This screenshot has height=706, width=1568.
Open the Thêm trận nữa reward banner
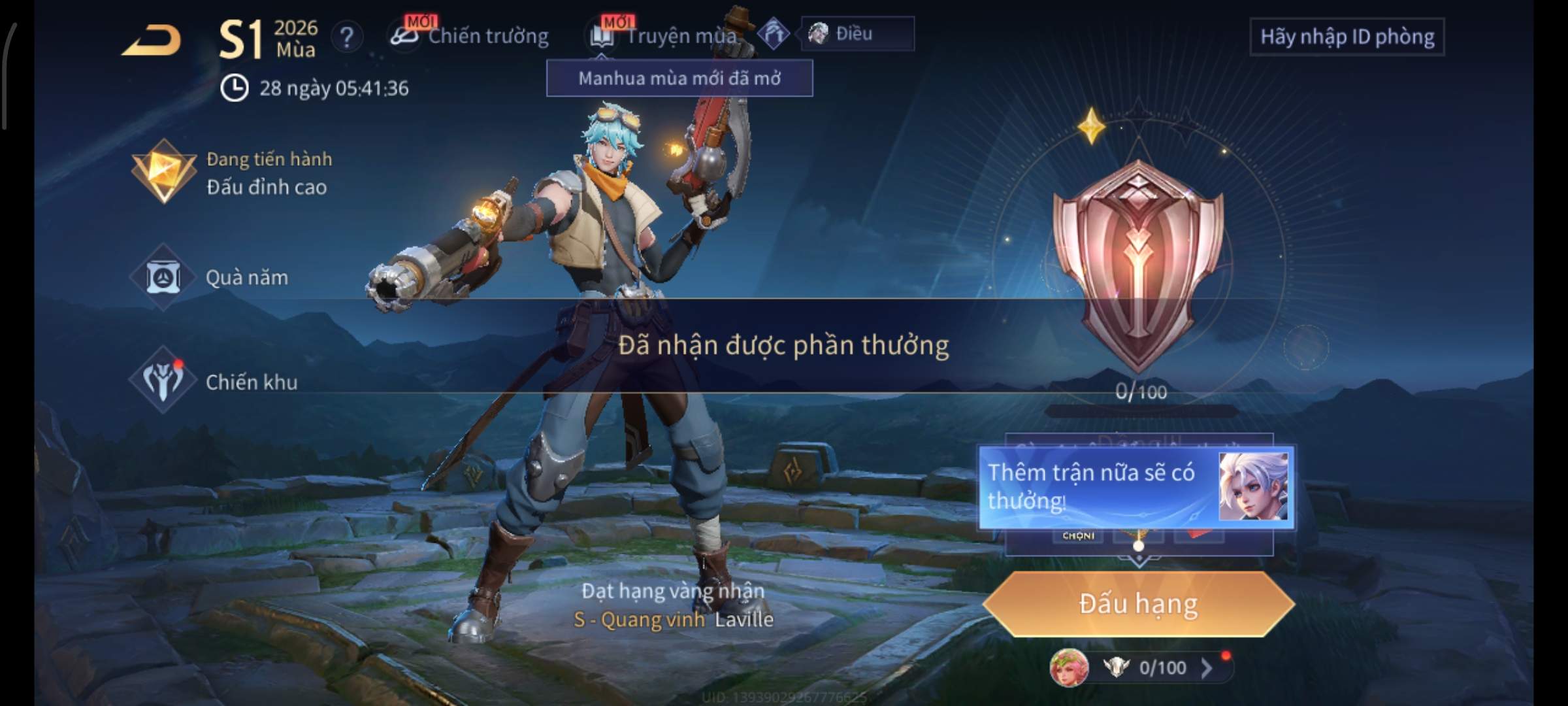coord(1135,487)
